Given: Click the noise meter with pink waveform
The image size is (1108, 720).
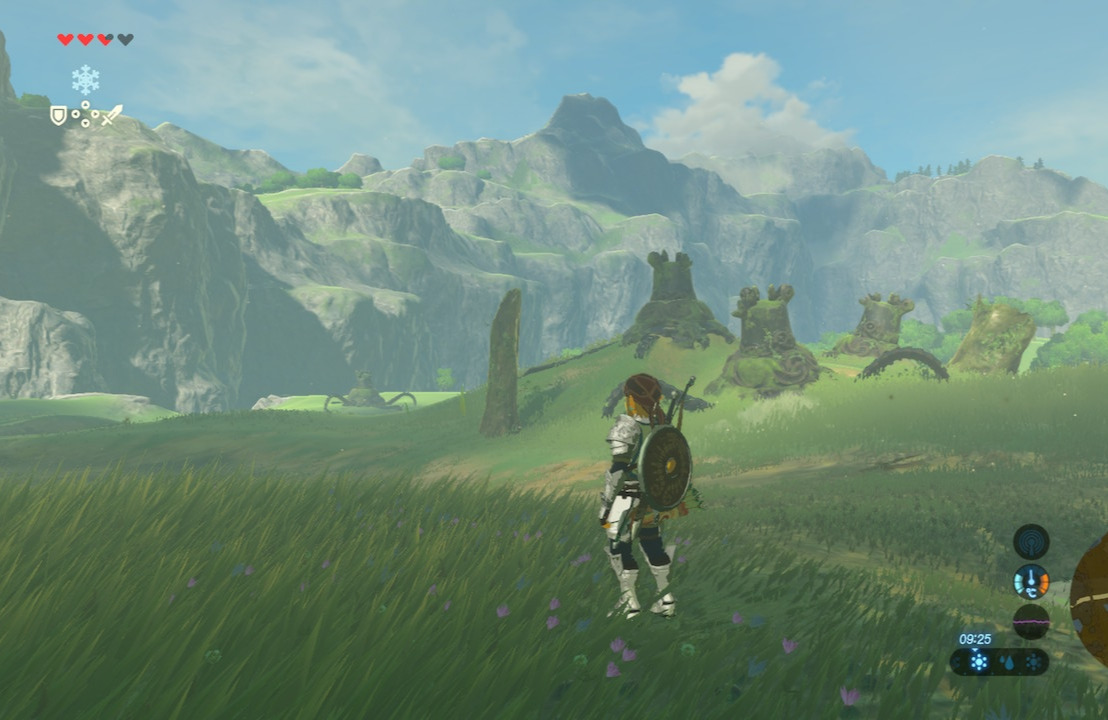Looking at the screenshot, I should tap(1031, 621).
